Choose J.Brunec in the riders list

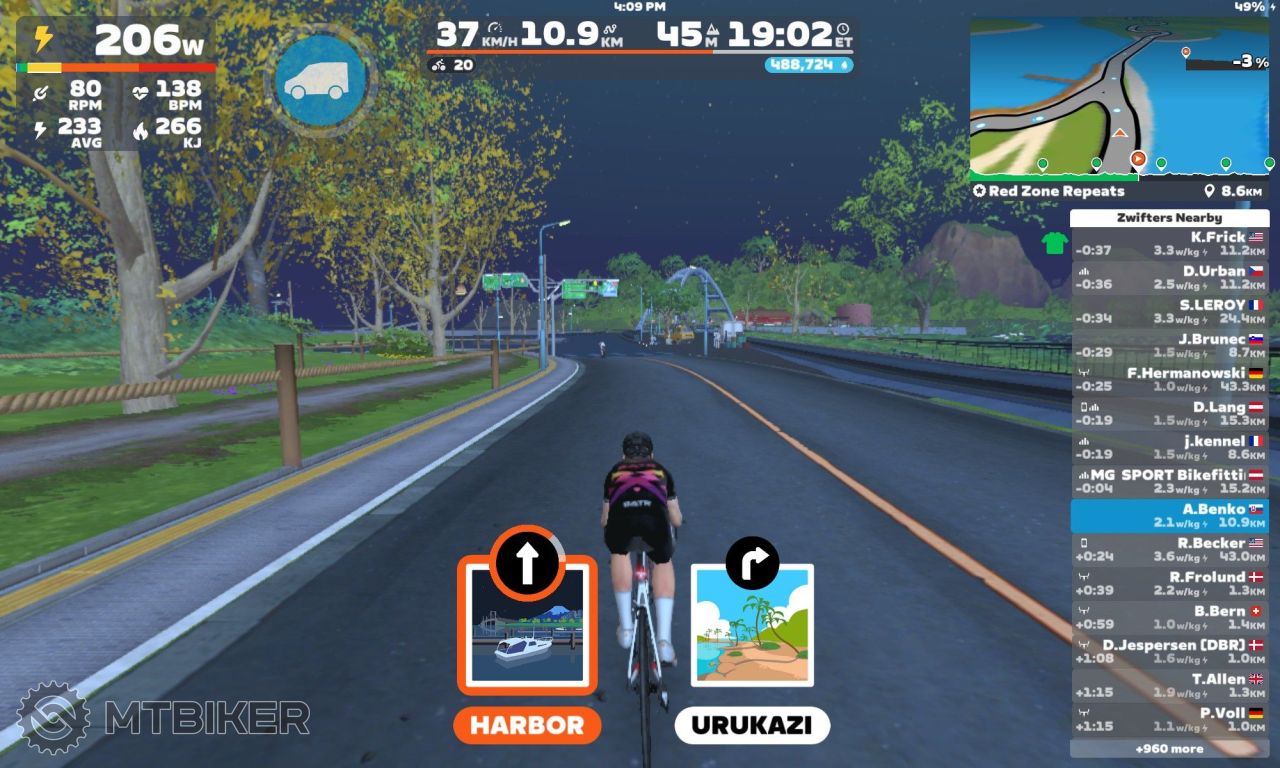[1169, 346]
